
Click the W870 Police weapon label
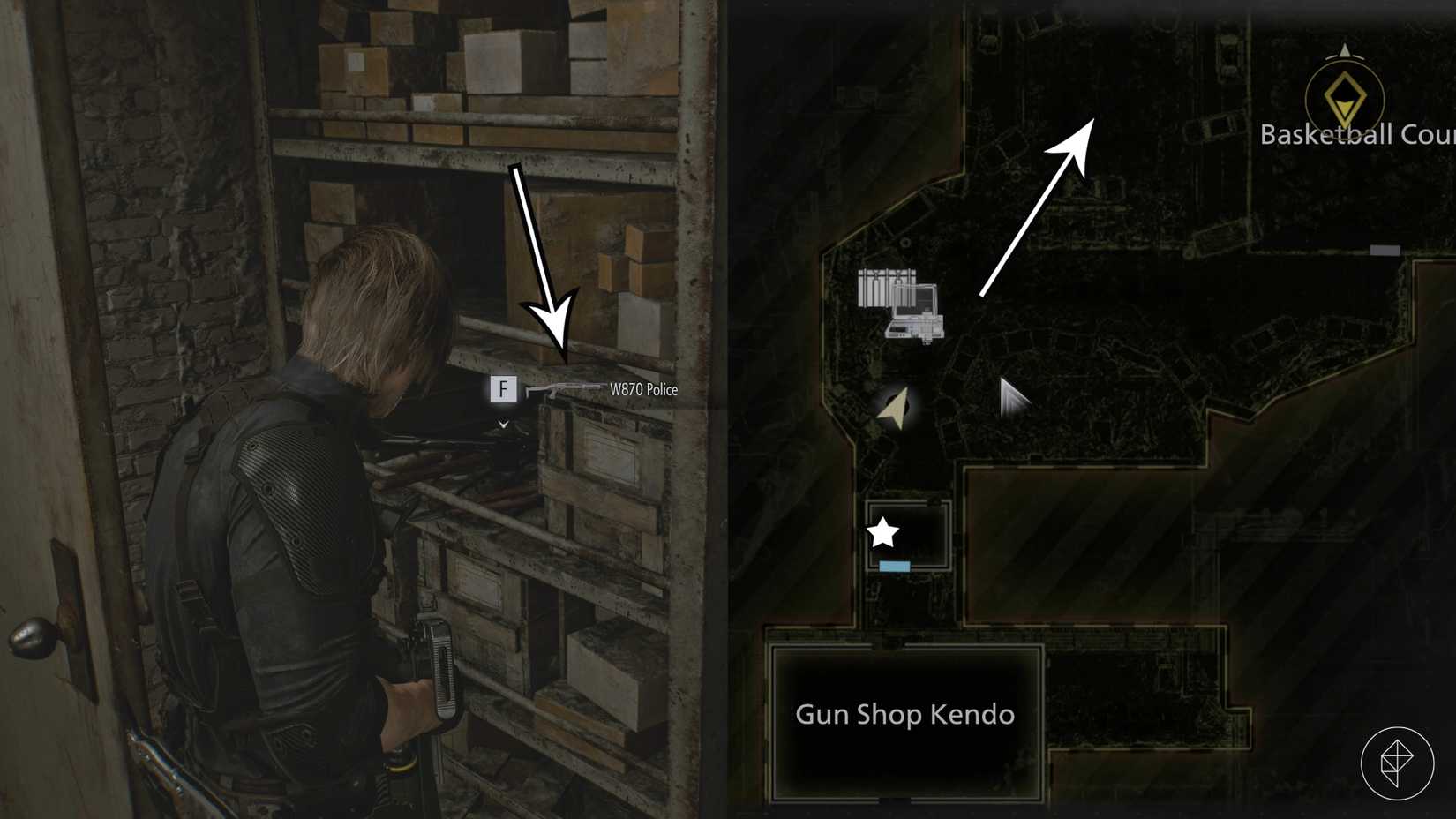pyautogui.click(x=644, y=389)
